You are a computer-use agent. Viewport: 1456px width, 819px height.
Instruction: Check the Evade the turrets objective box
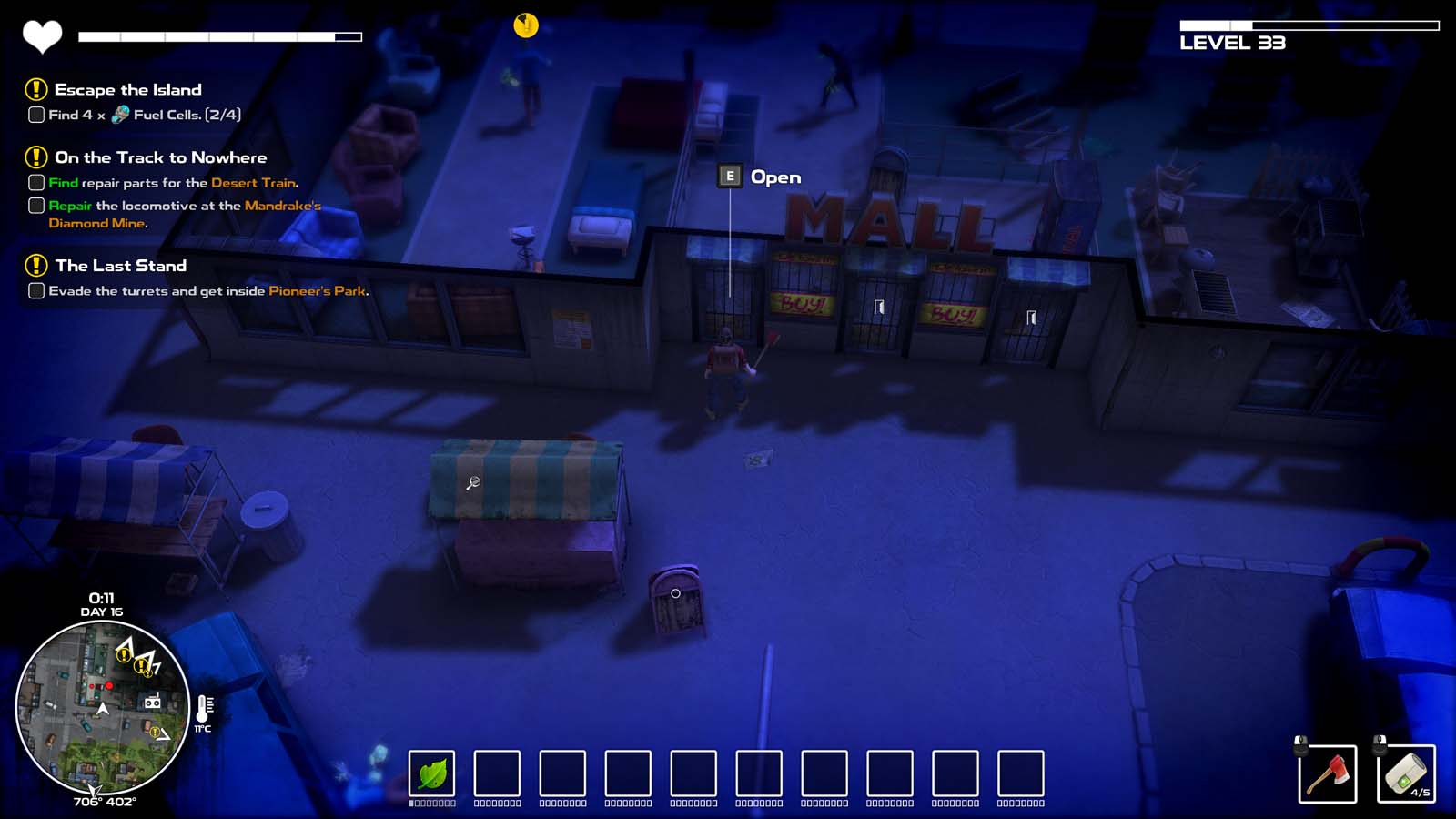pos(35,292)
